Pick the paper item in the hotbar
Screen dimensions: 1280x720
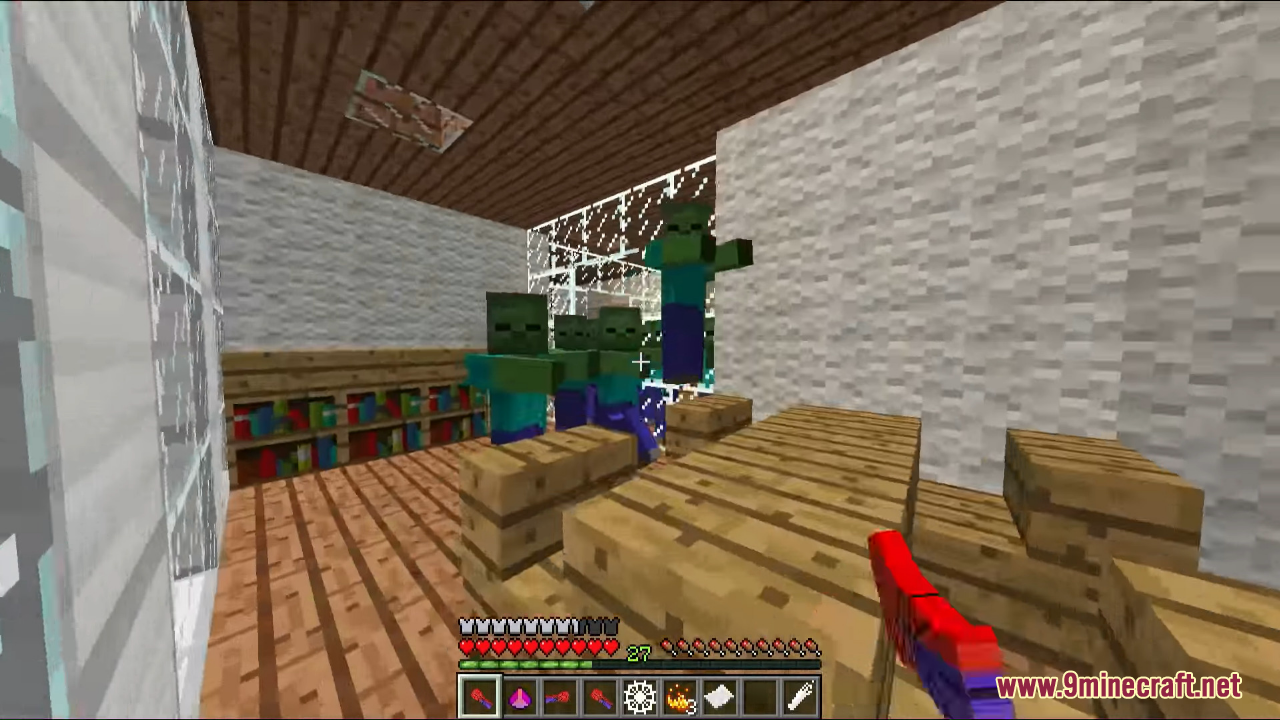coord(718,694)
